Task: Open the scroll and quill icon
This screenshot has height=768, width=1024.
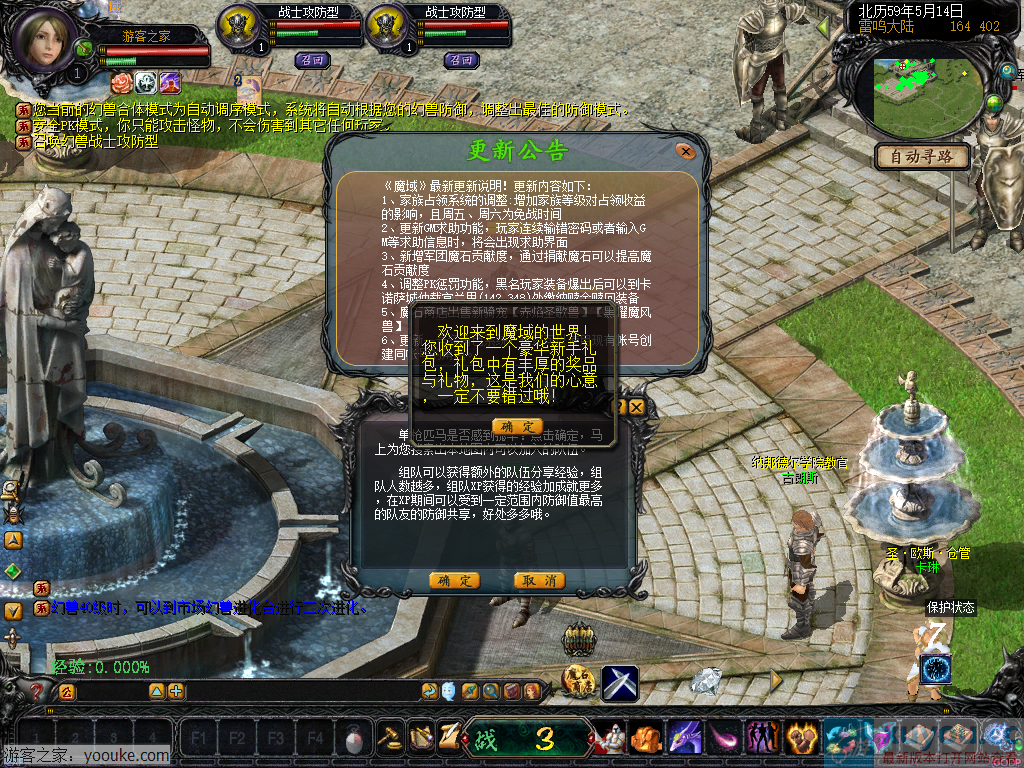Action: click(449, 735)
